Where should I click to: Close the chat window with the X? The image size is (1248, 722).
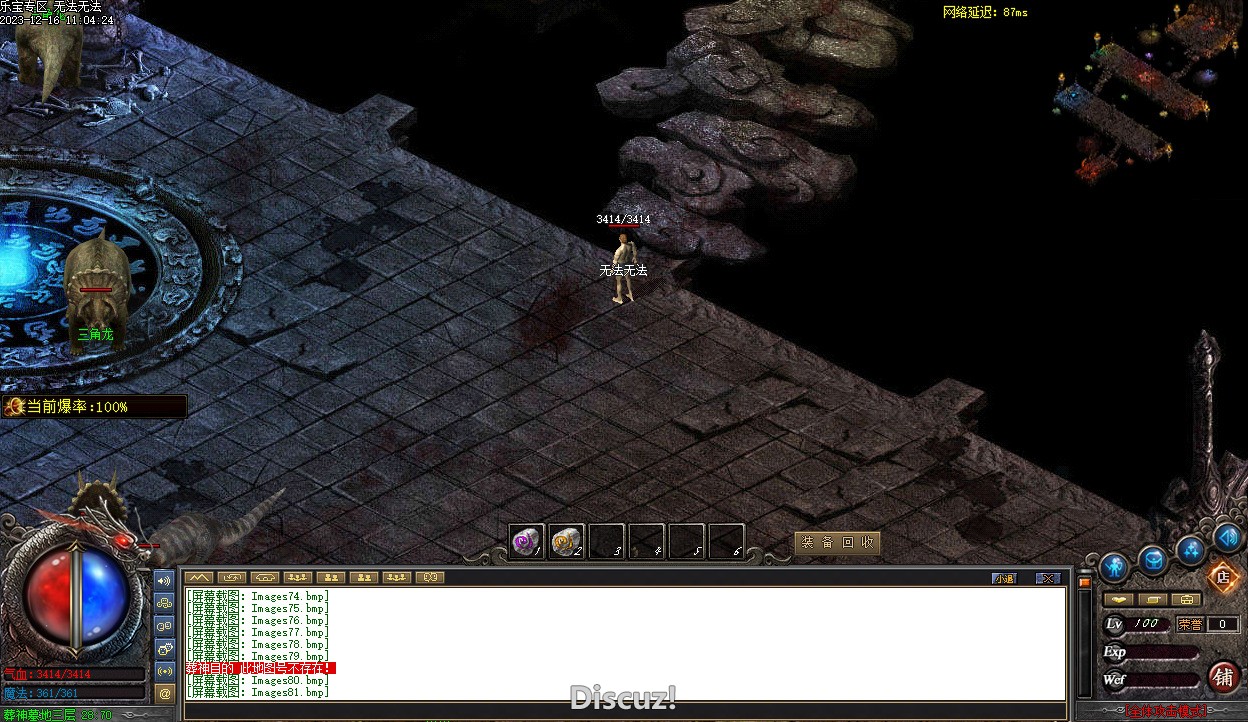tap(1047, 578)
